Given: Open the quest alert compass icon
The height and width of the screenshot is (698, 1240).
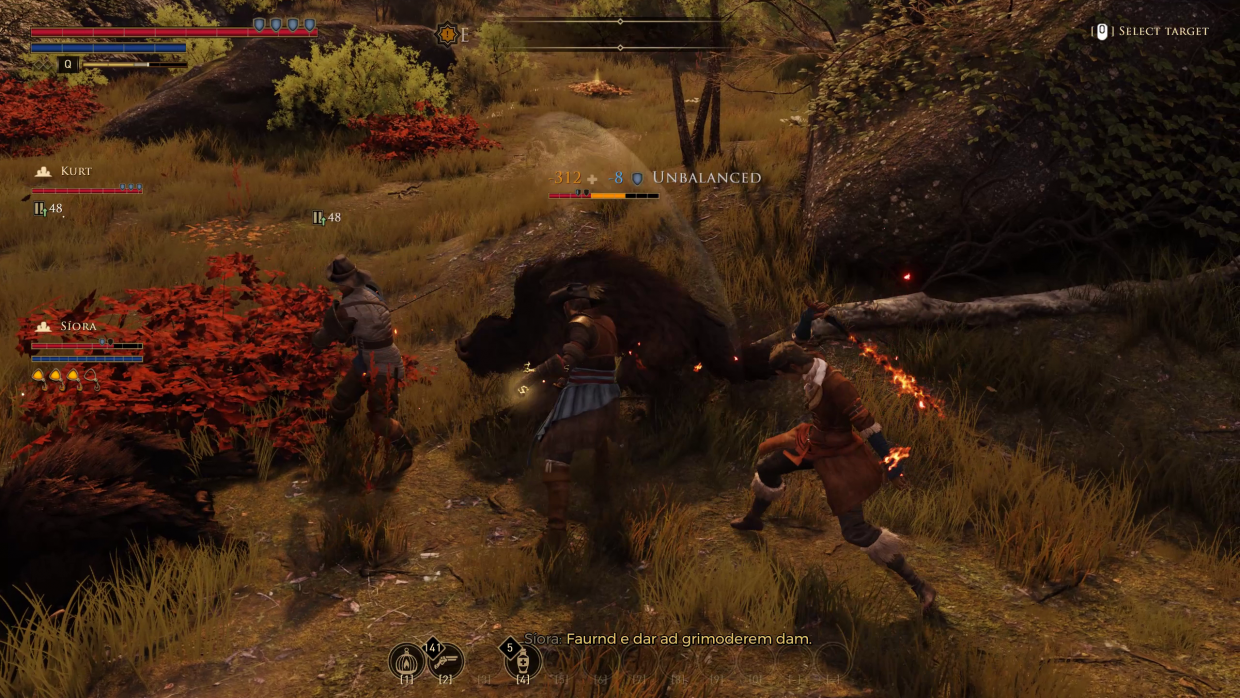Looking at the screenshot, I should coord(447,35).
